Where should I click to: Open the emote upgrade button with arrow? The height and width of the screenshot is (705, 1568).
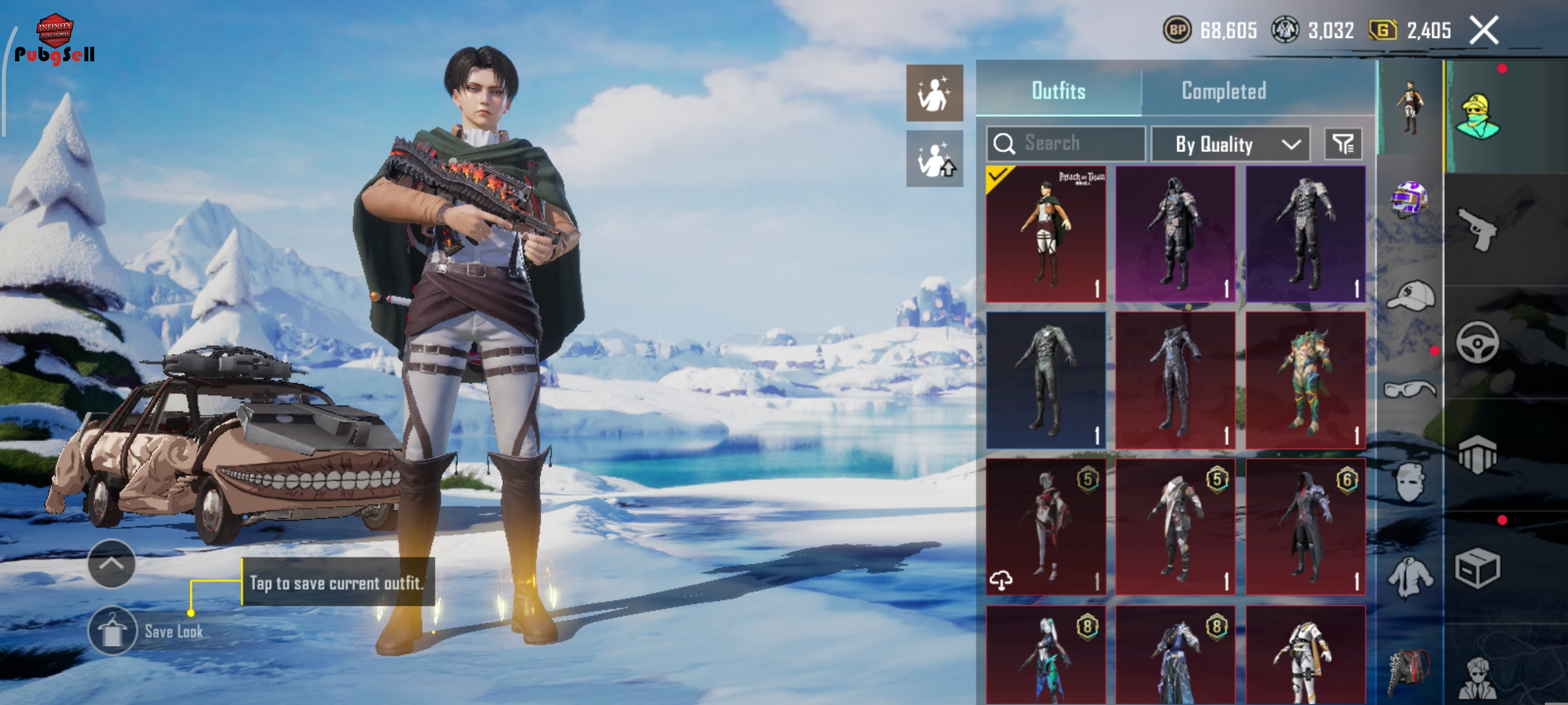click(934, 159)
